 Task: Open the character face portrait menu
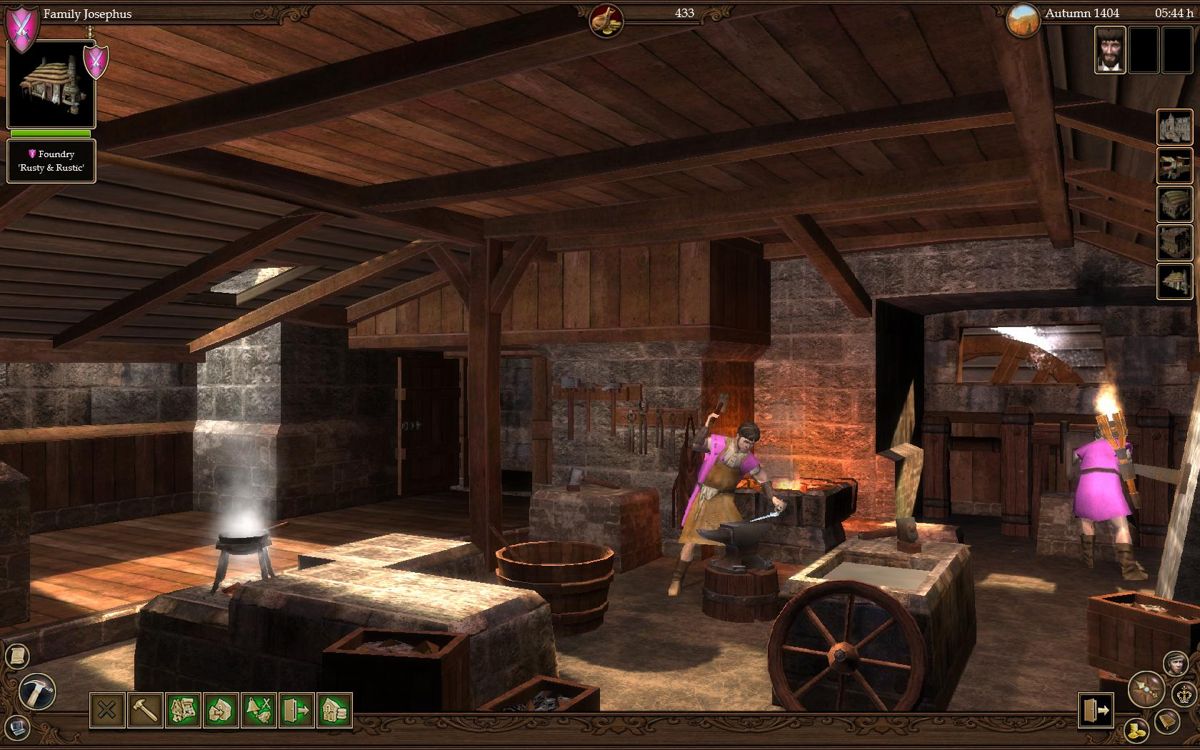tap(1176, 663)
